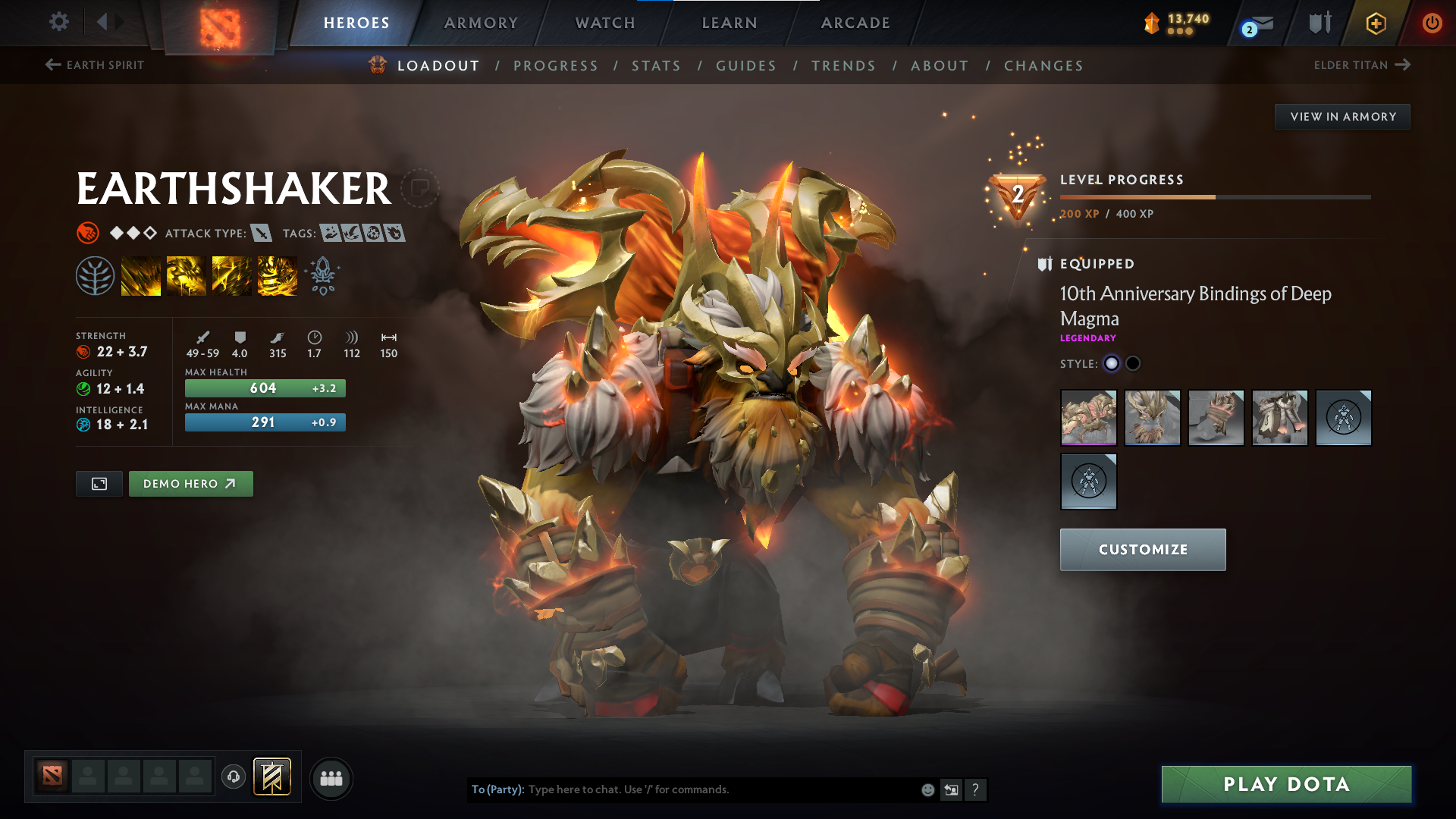
Task: Open the GUIDES section
Action: pyautogui.click(x=745, y=66)
